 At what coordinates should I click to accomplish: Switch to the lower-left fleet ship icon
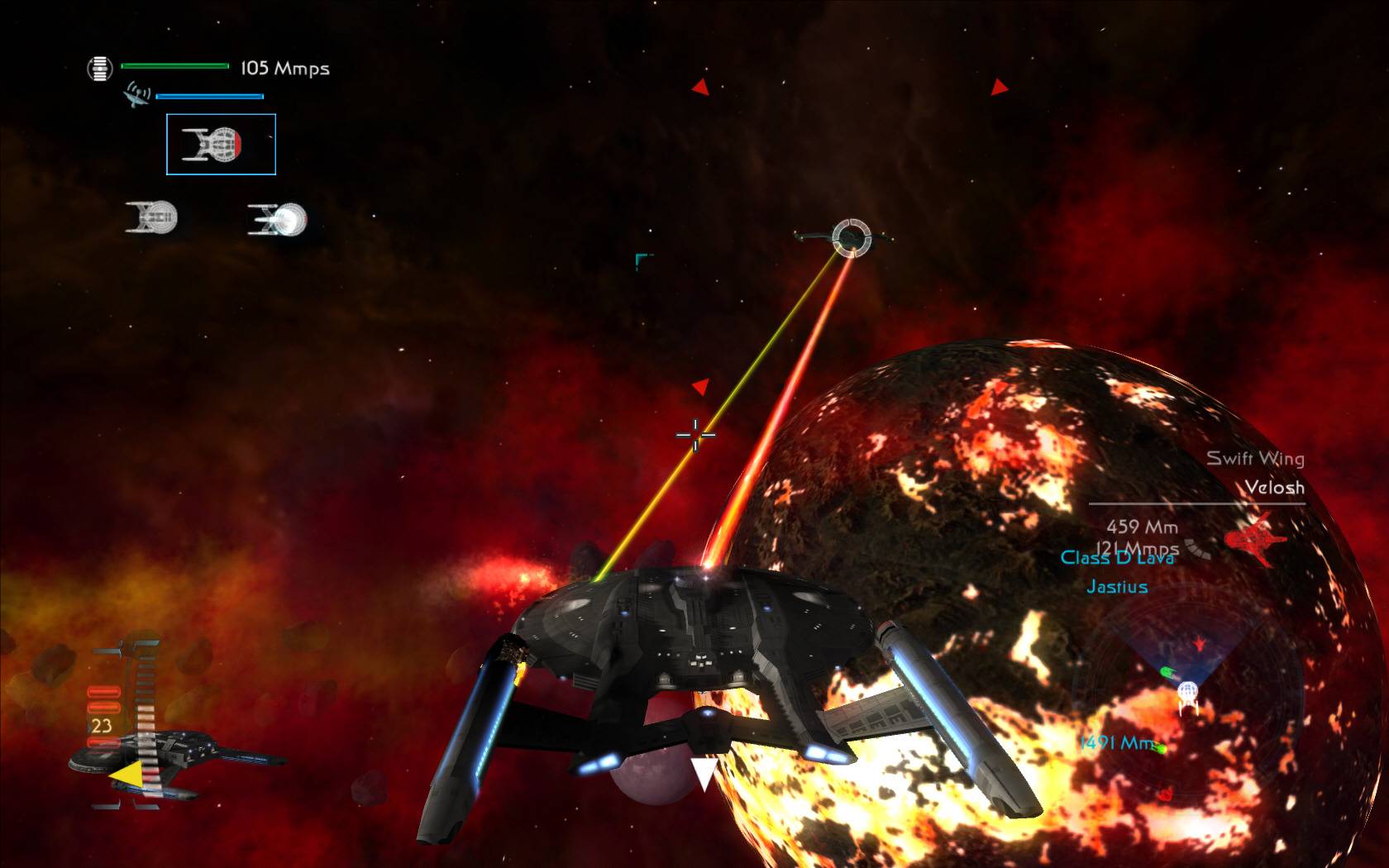point(152,217)
